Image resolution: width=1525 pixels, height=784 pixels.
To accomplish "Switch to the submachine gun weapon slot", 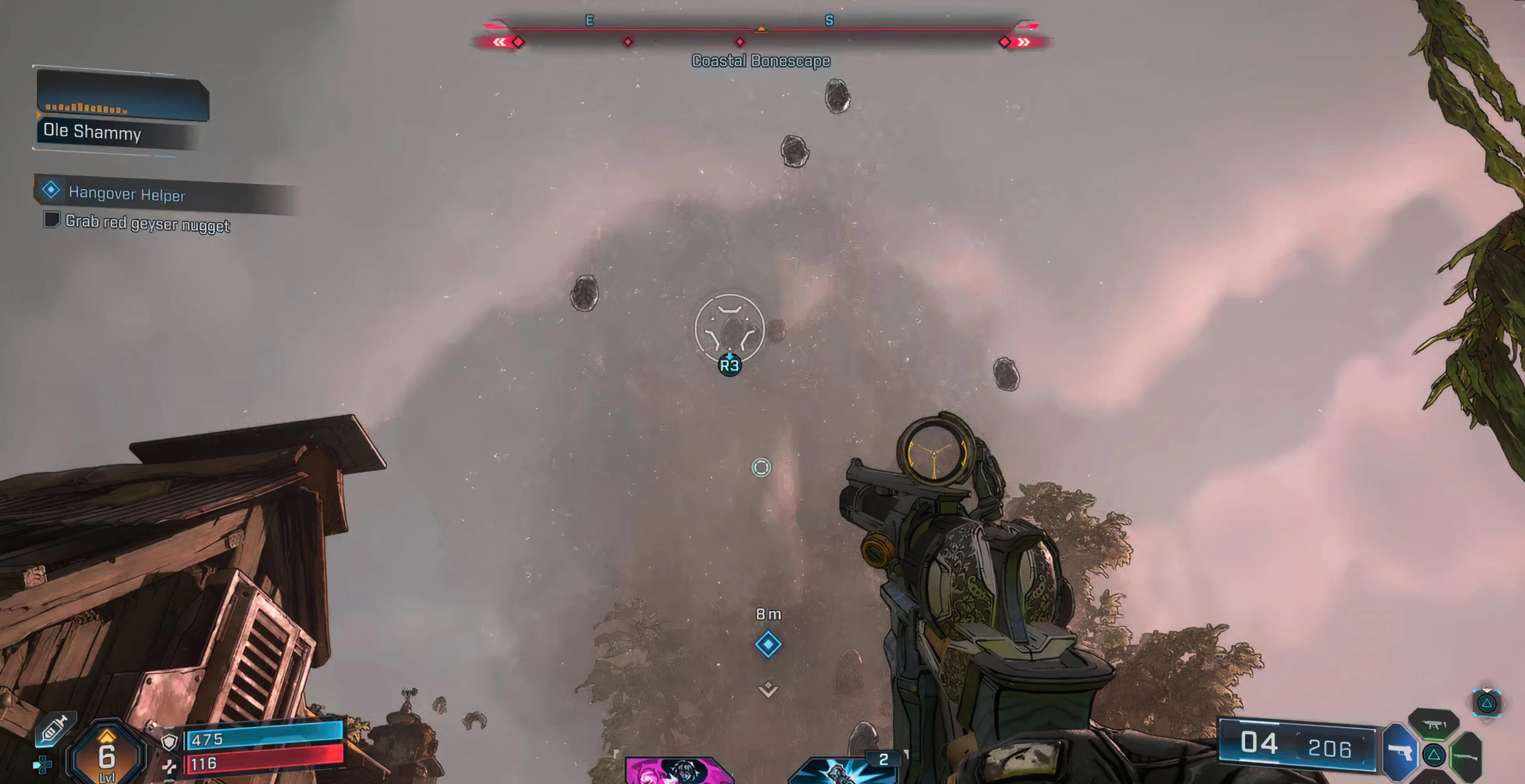I will pyautogui.click(x=1434, y=725).
